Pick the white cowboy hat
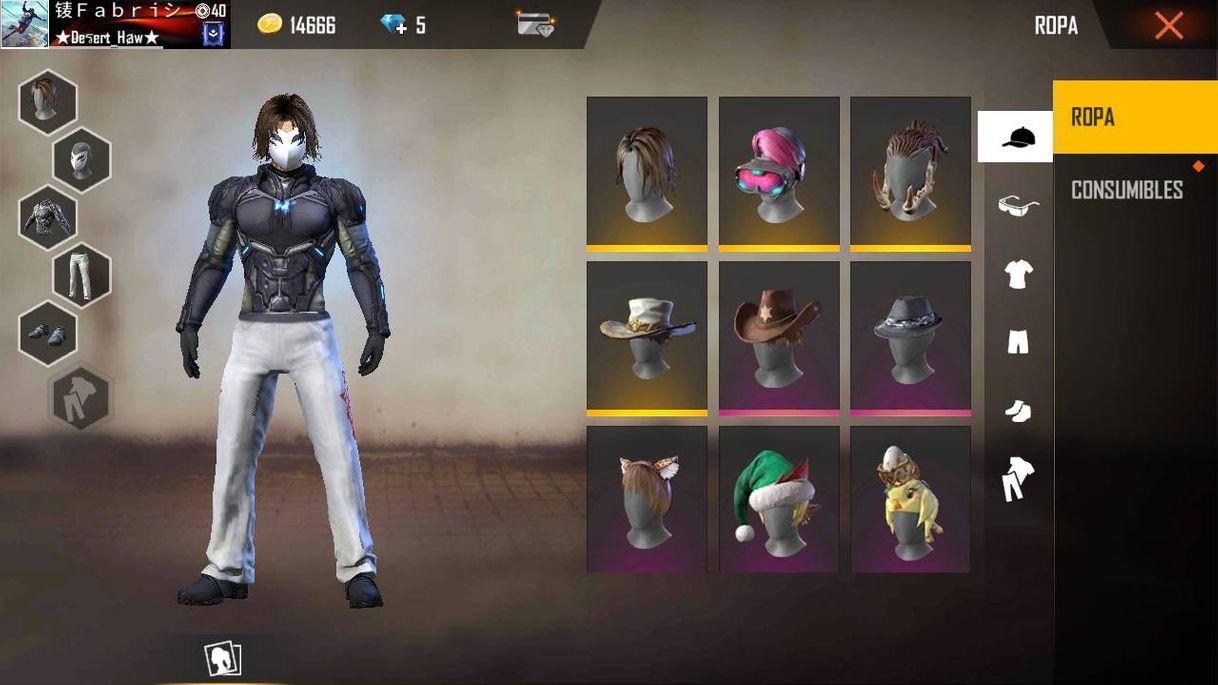 click(x=647, y=337)
